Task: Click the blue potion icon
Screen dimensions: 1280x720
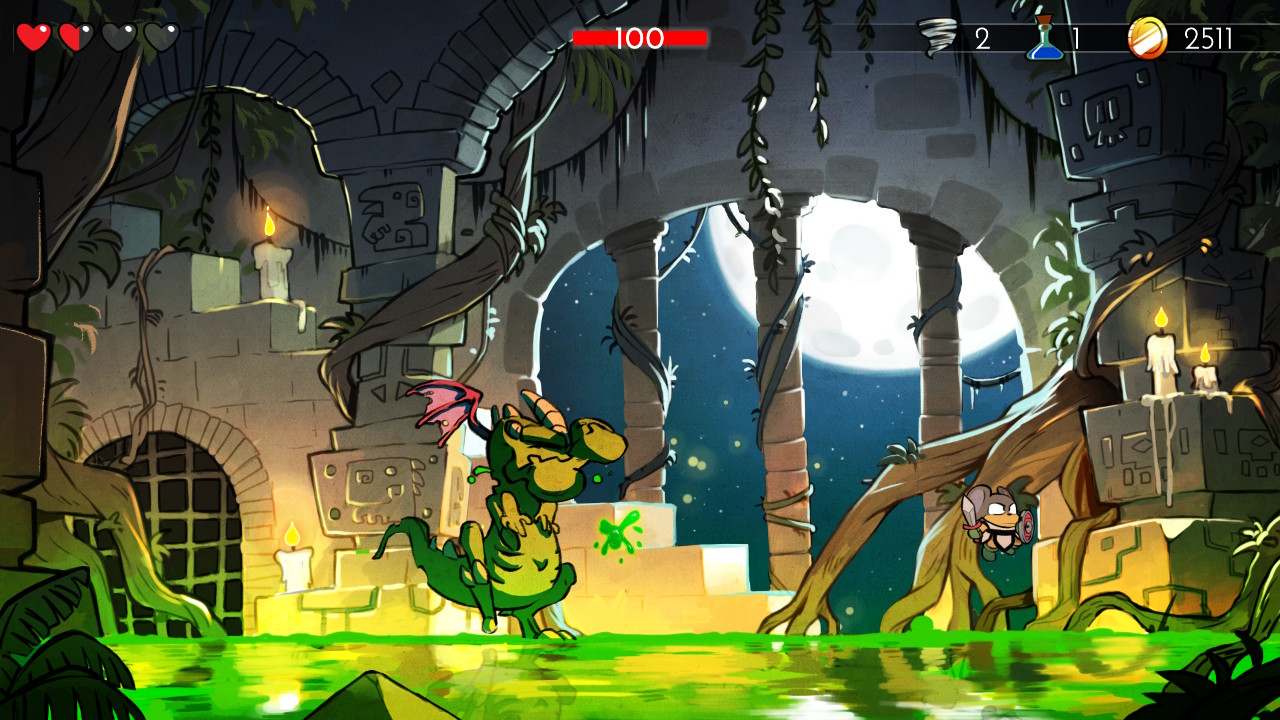Action: (1043, 38)
